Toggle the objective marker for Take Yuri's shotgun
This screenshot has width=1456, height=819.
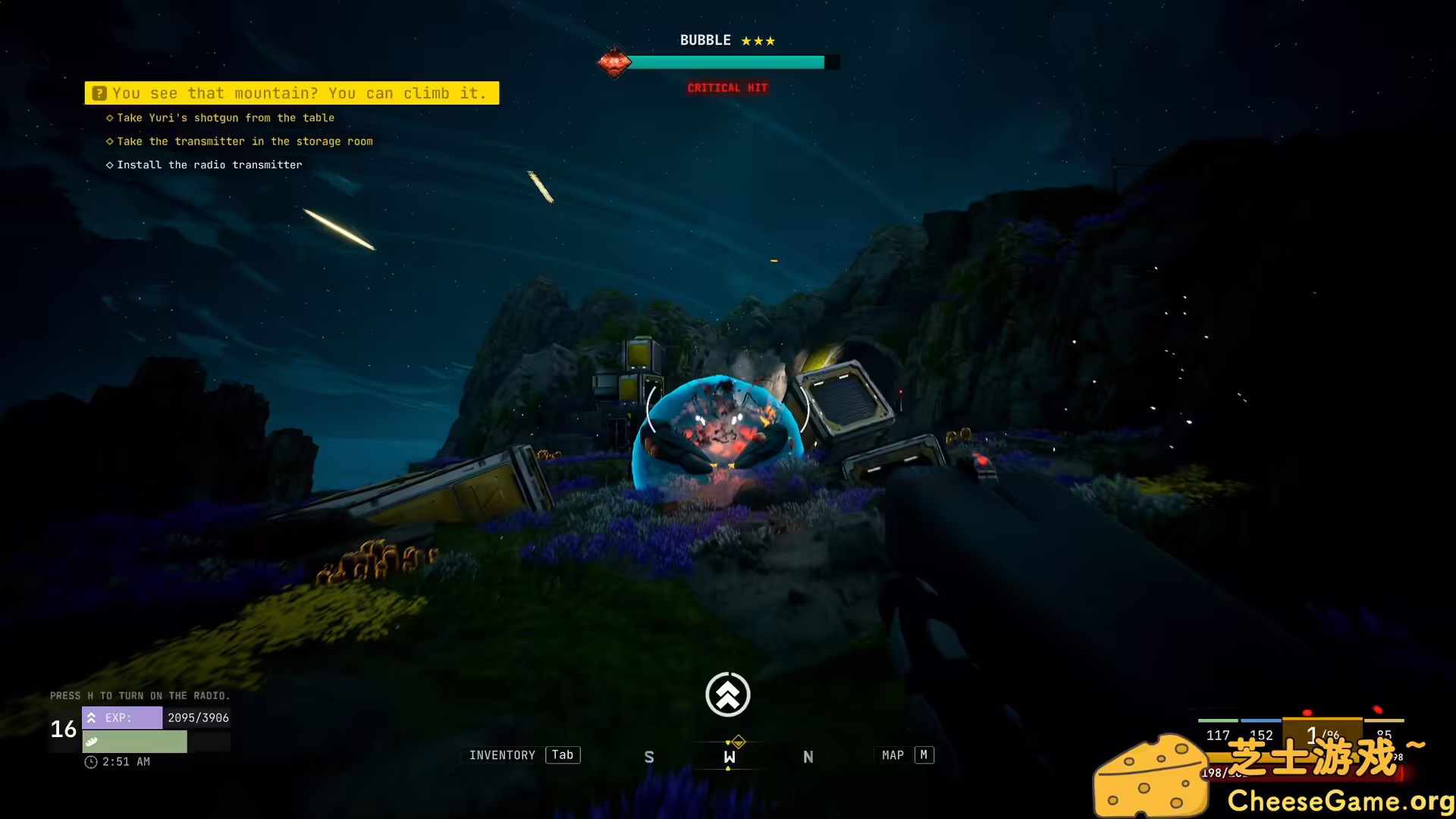[108, 118]
